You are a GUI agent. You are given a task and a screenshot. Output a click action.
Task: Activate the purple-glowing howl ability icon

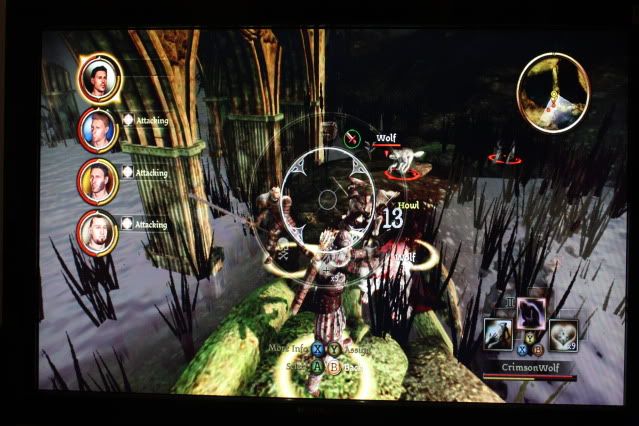tap(529, 314)
